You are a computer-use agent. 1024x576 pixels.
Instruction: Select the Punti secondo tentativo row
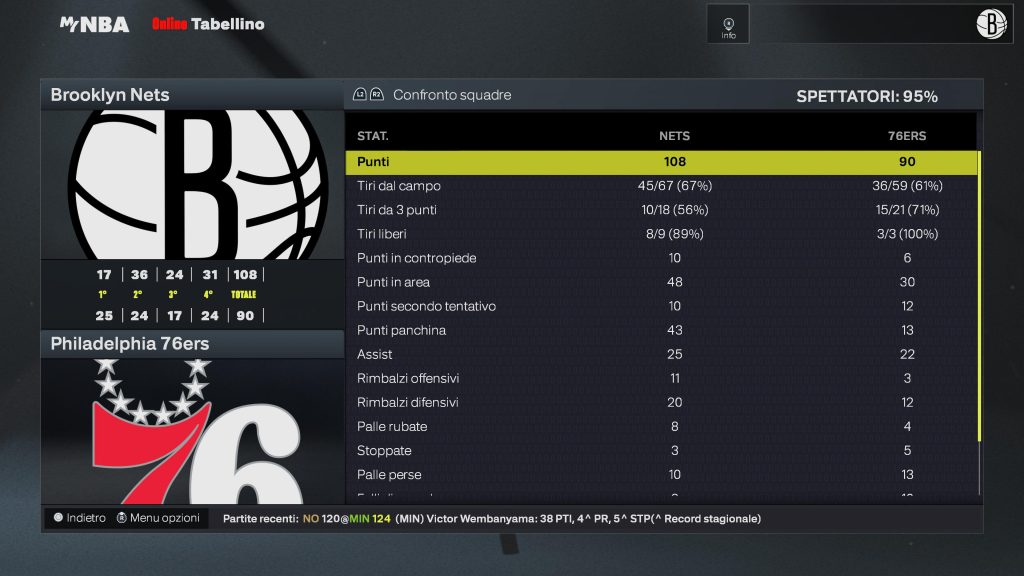660,306
